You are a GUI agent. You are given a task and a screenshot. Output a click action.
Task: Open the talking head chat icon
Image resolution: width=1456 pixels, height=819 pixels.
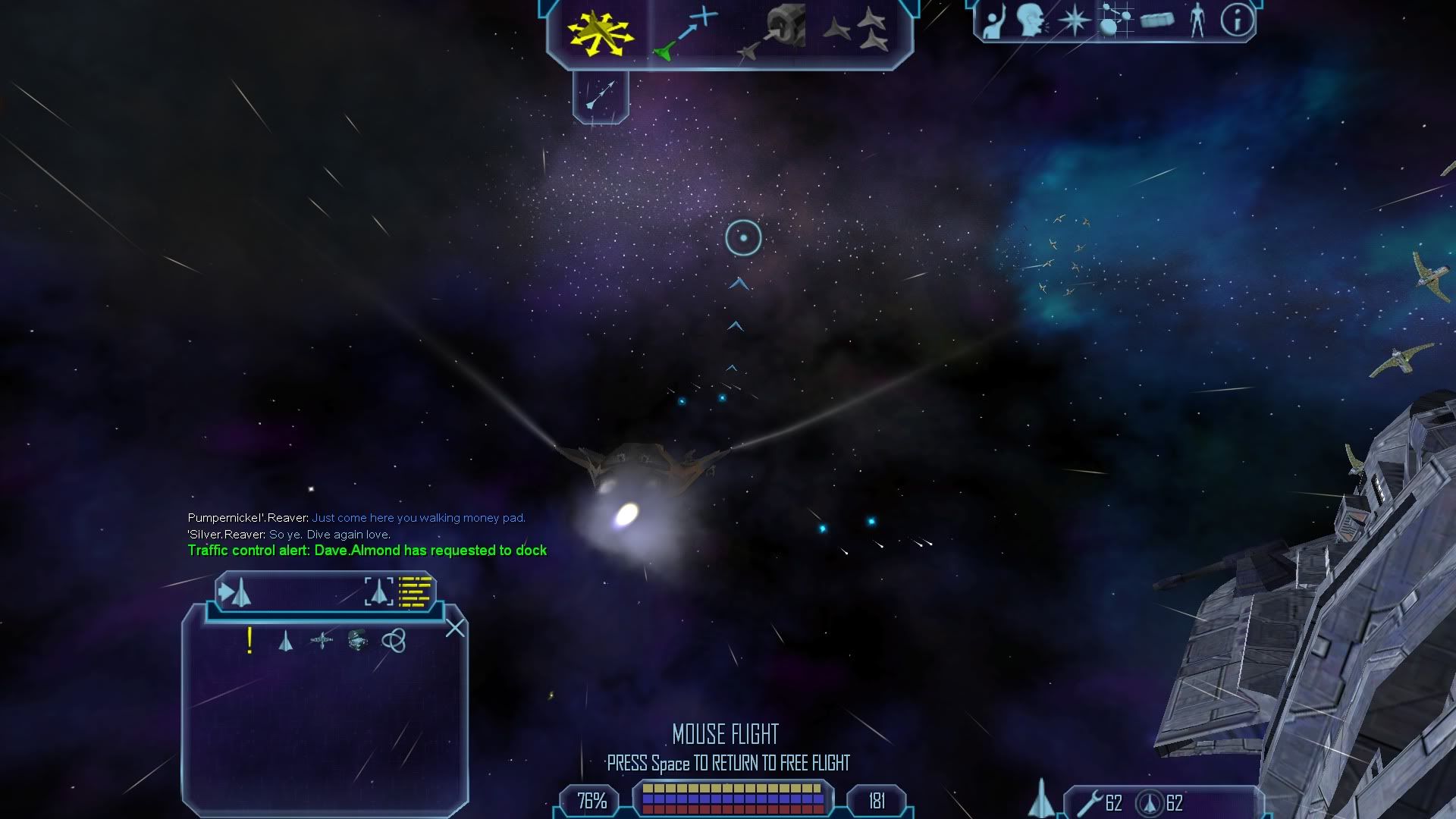[x=1033, y=20]
